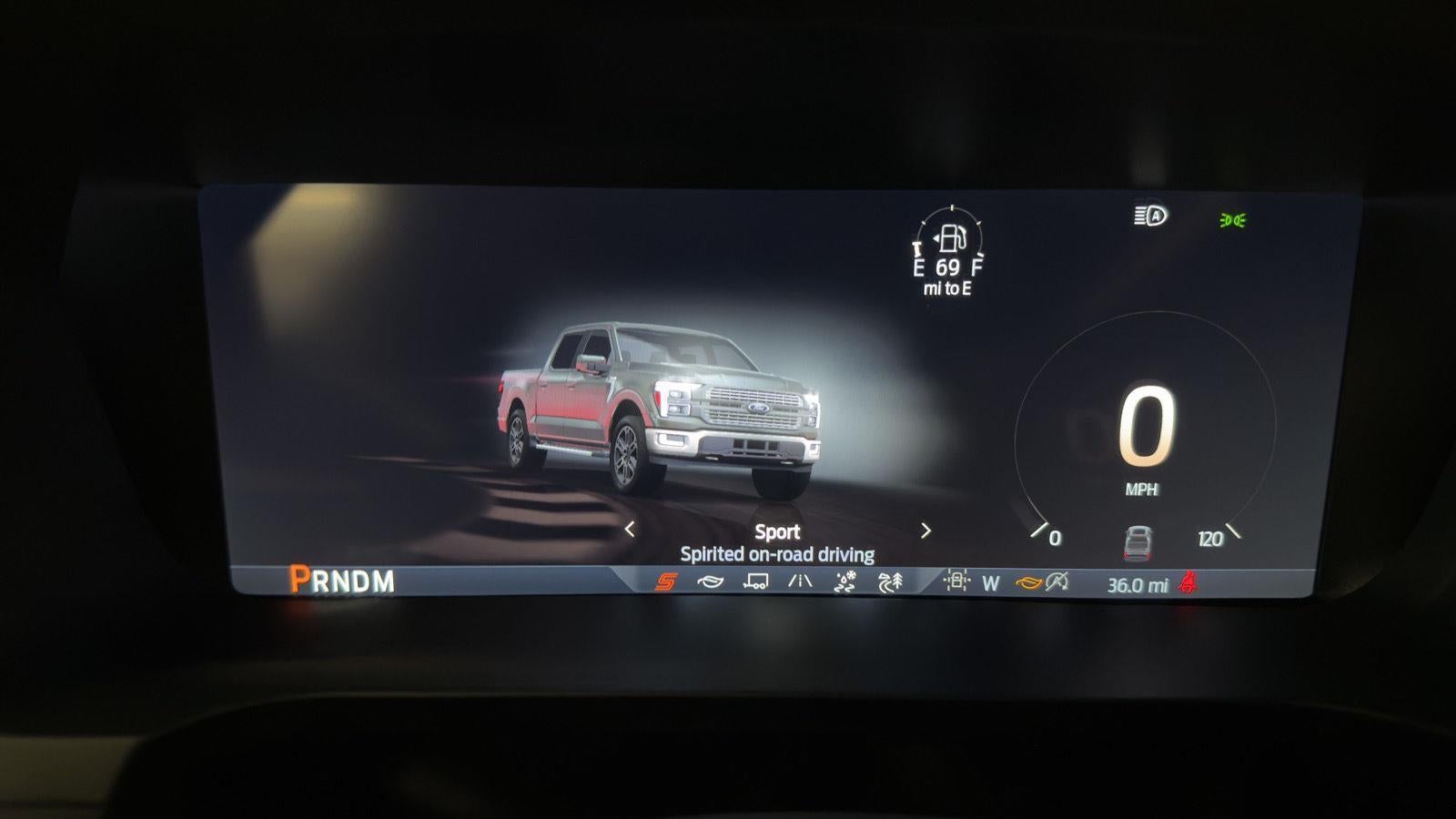
Task: Pick the Trail mode trees icon
Action: (x=889, y=582)
